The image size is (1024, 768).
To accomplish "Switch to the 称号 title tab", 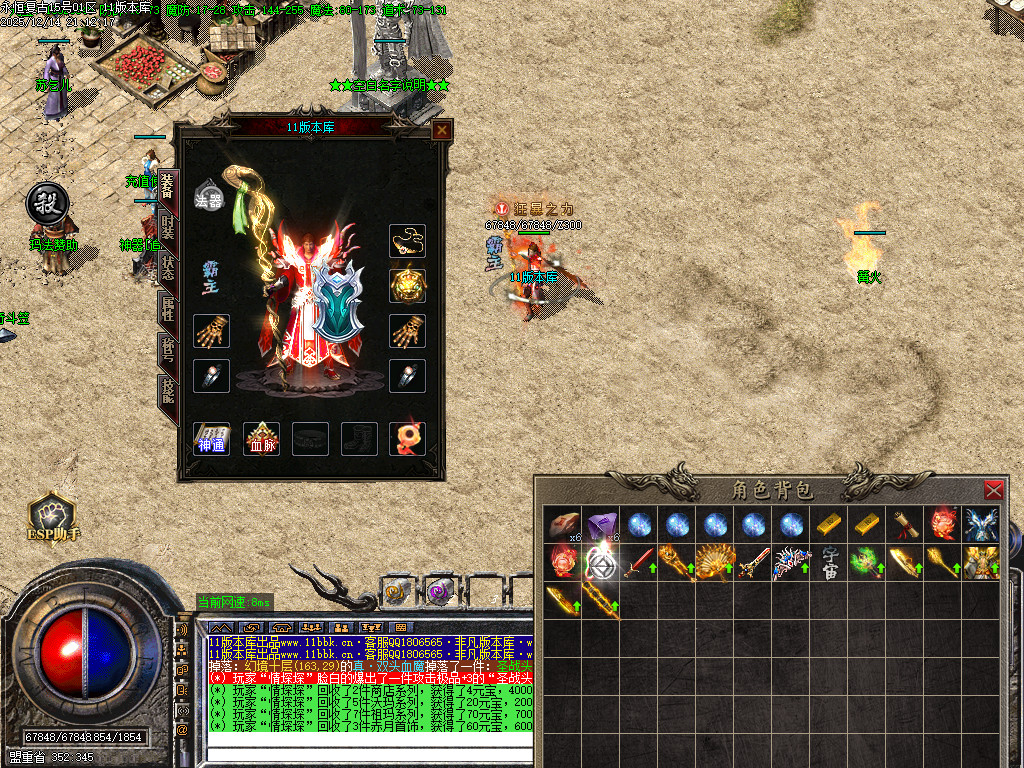I will (167, 353).
